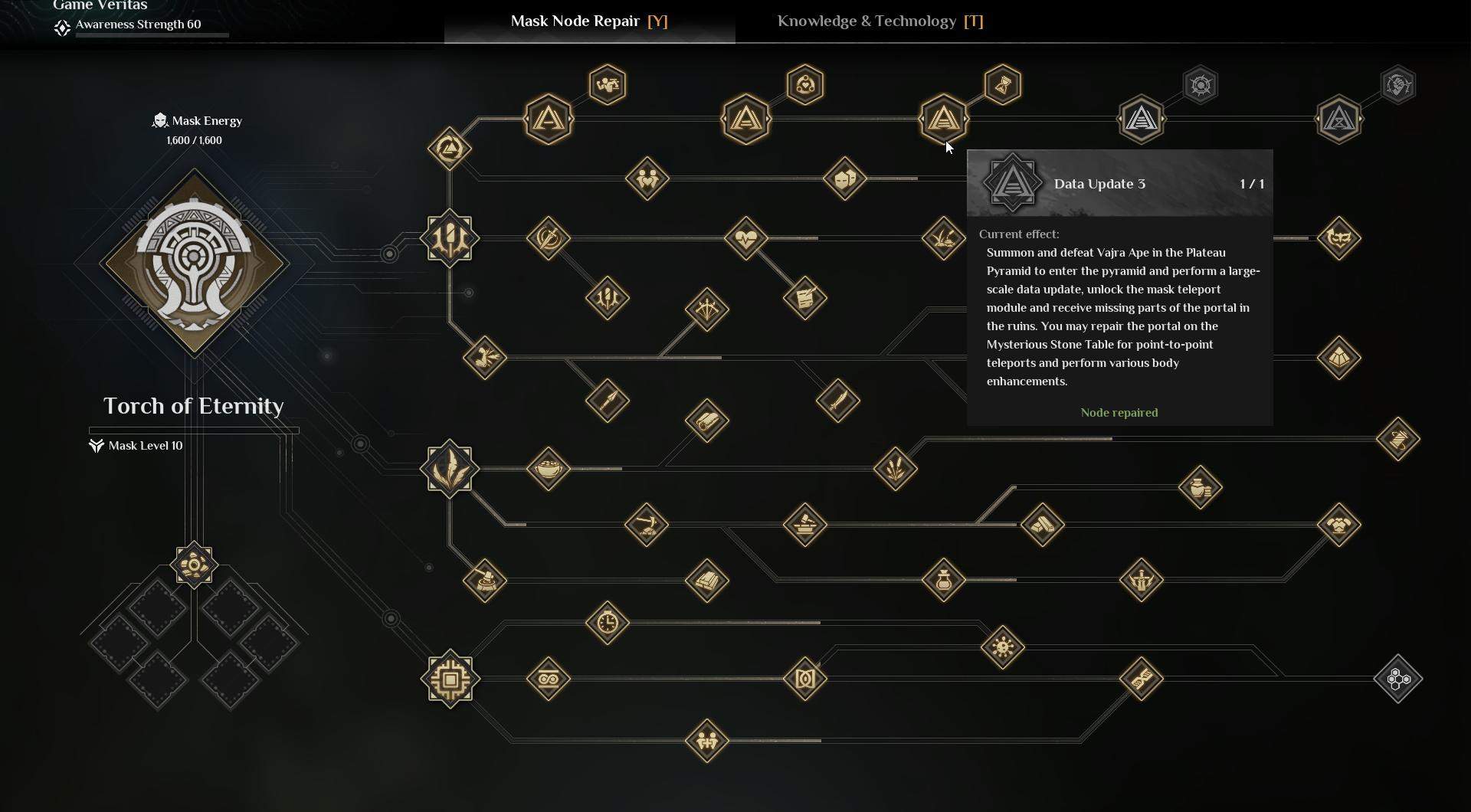Viewport: 1471px width, 812px height.
Task: Select the bow and arrow node
Action: [706, 309]
